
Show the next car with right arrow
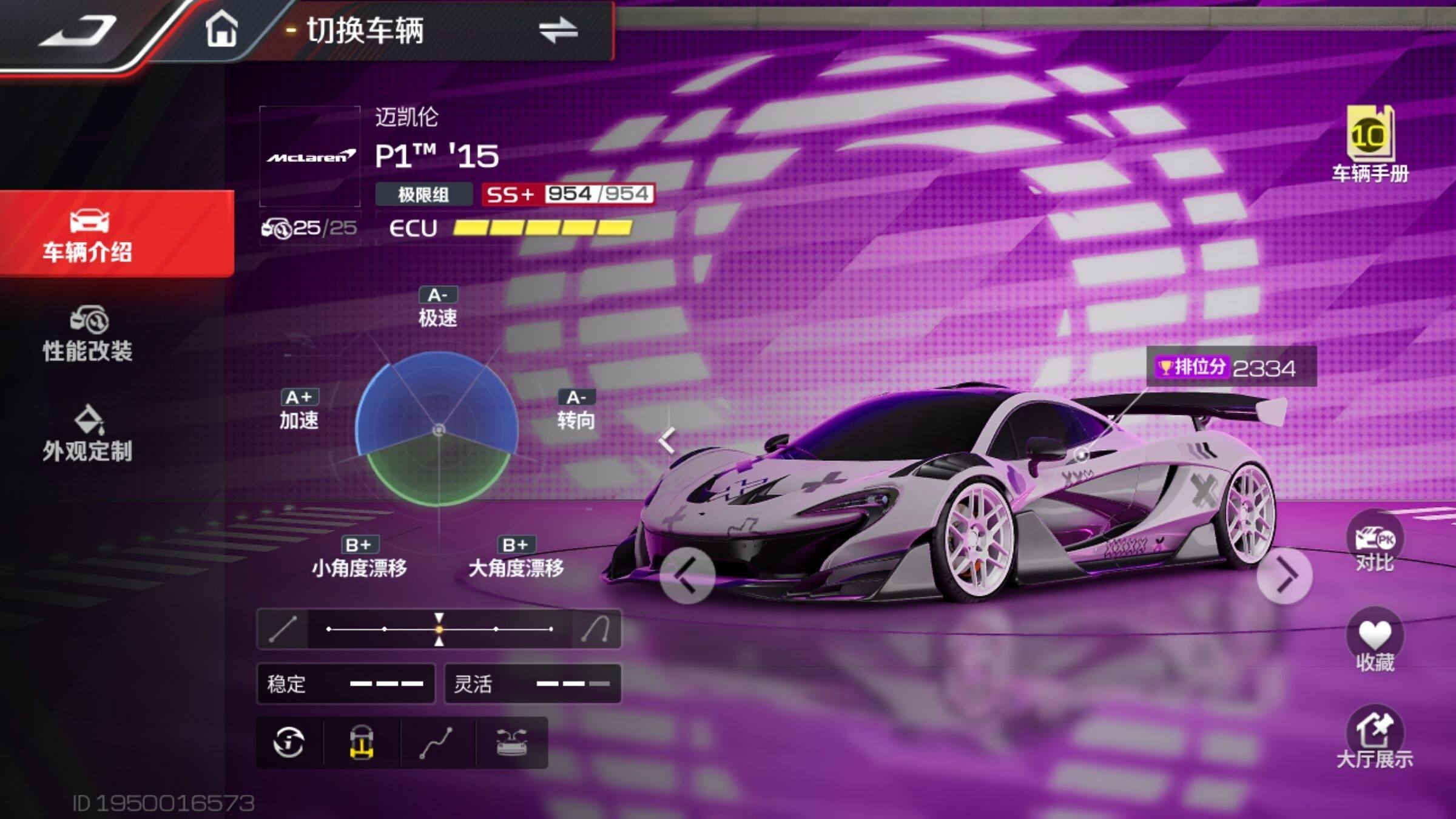tap(1284, 575)
